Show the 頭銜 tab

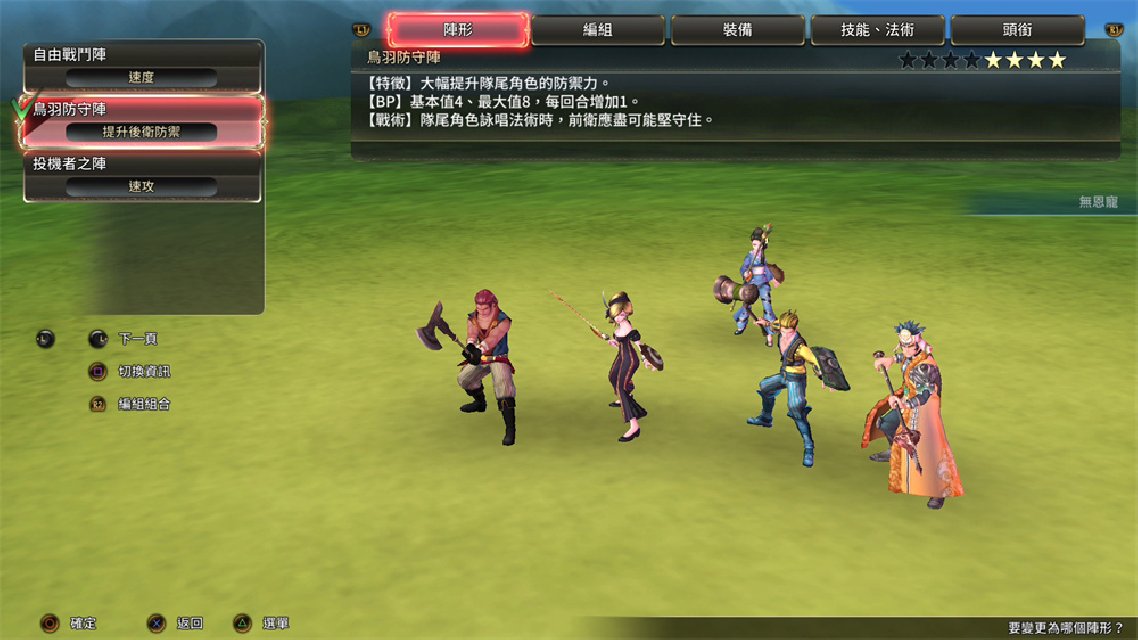pyautogui.click(x=1017, y=30)
